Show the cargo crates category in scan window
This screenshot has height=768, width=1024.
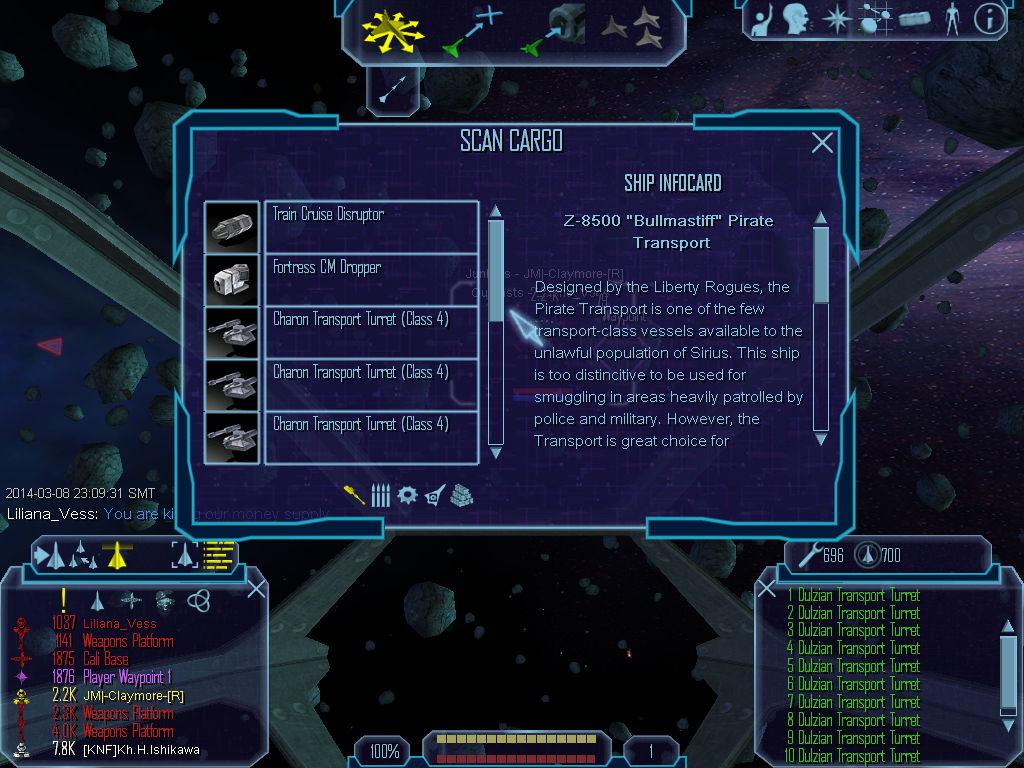point(461,495)
